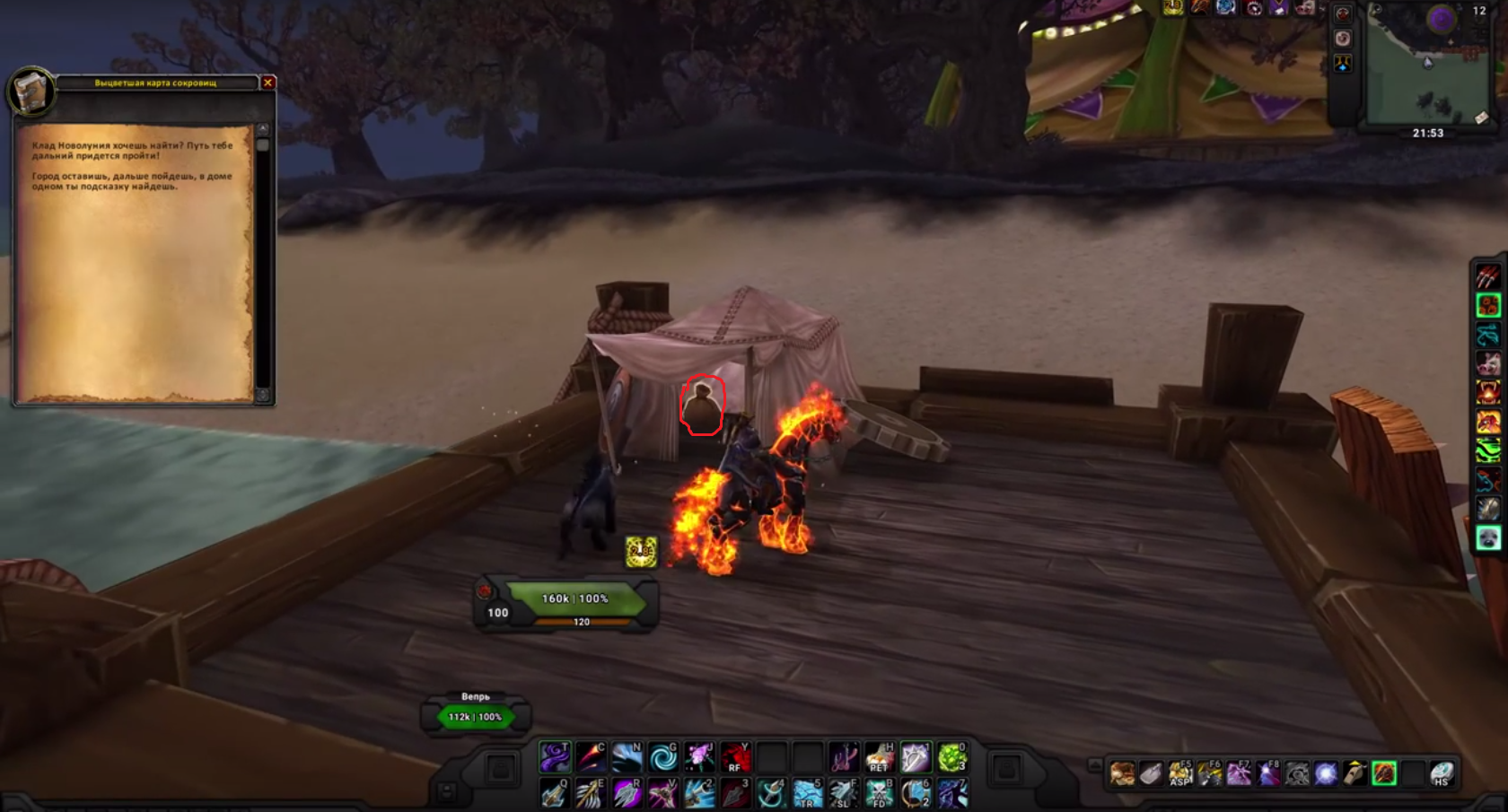Viewport: 1508px width, 812px height.
Task: Activate the SL ability icon
Action: pyautogui.click(x=844, y=793)
